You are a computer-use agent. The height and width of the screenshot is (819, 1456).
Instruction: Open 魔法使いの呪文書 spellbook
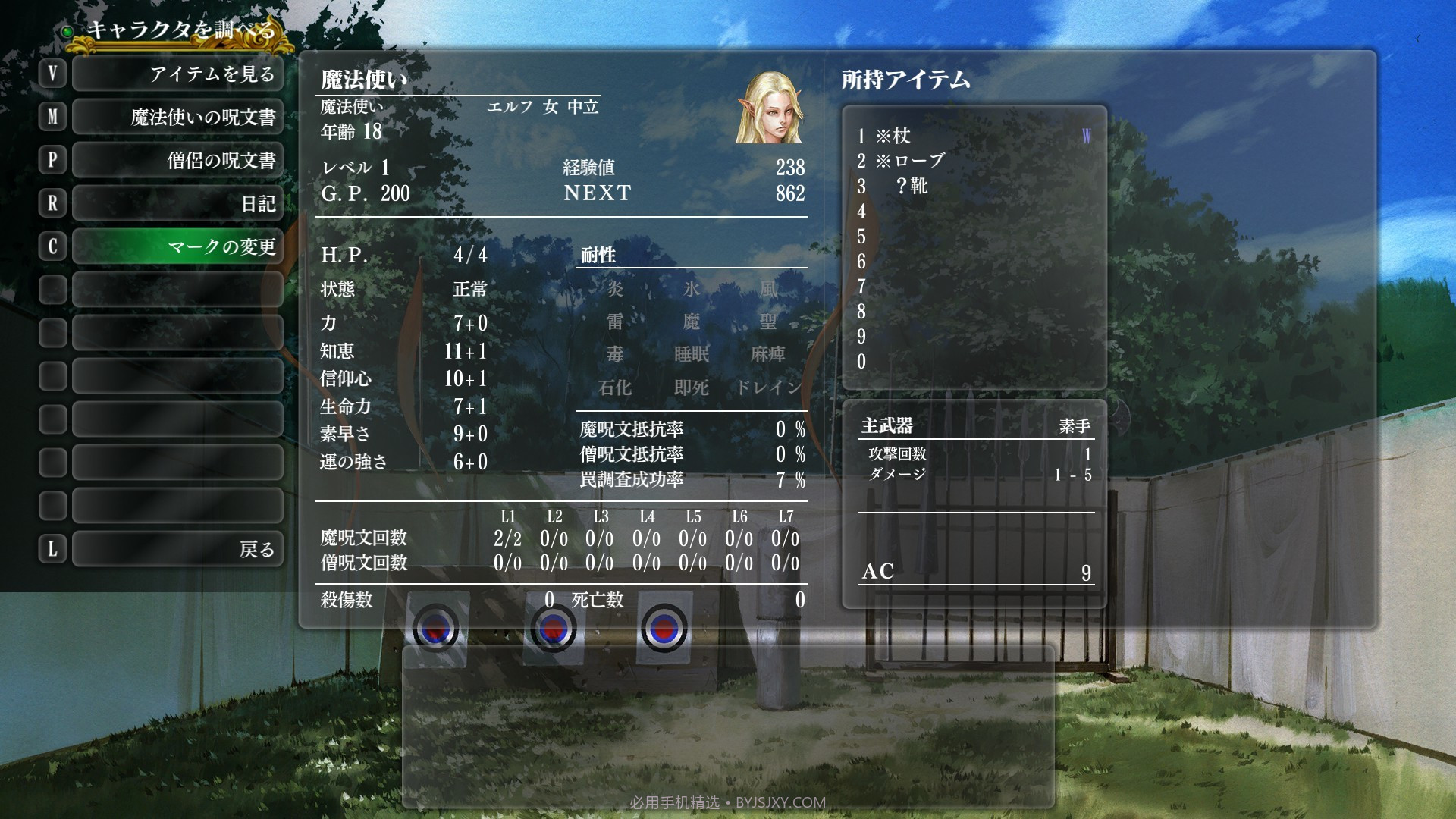177,117
